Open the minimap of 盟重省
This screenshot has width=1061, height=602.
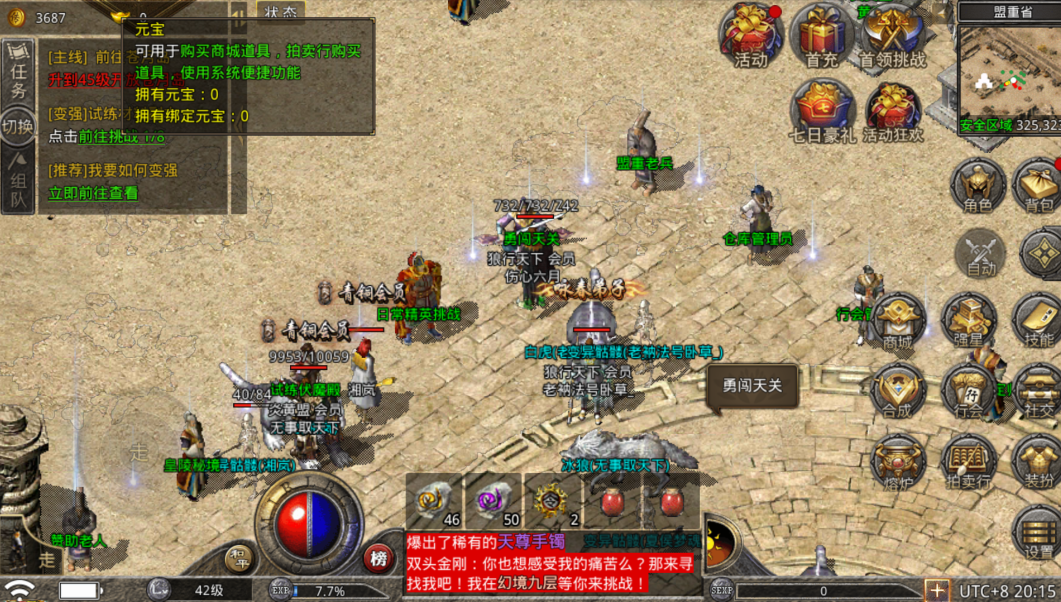[1008, 75]
